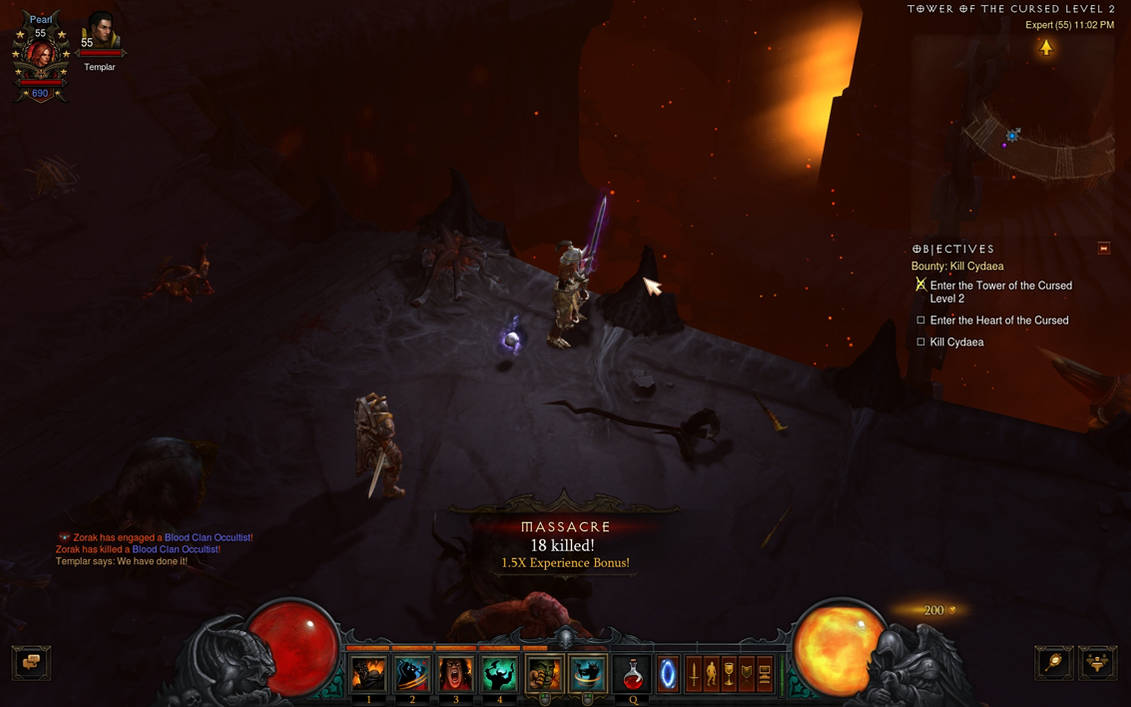Open the blue town portal
This screenshot has width=1131, height=707.
click(x=667, y=675)
